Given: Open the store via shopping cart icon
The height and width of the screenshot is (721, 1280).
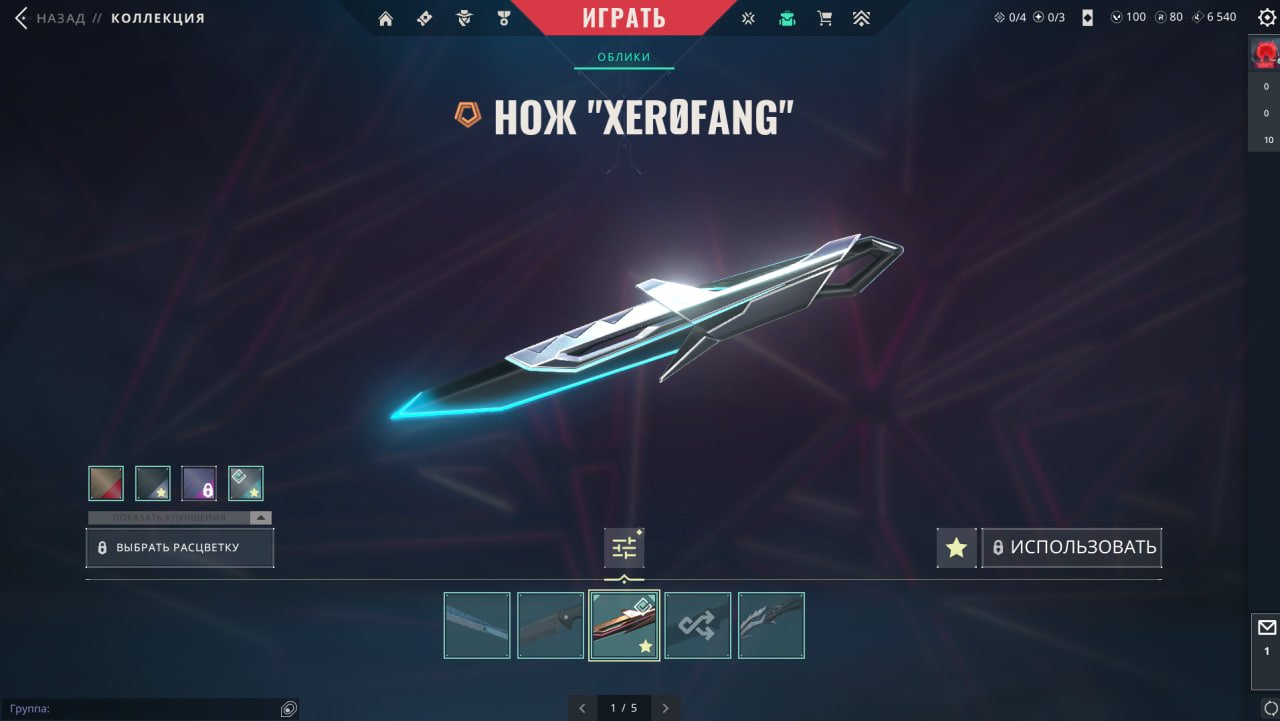Looking at the screenshot, I should 824,18.
